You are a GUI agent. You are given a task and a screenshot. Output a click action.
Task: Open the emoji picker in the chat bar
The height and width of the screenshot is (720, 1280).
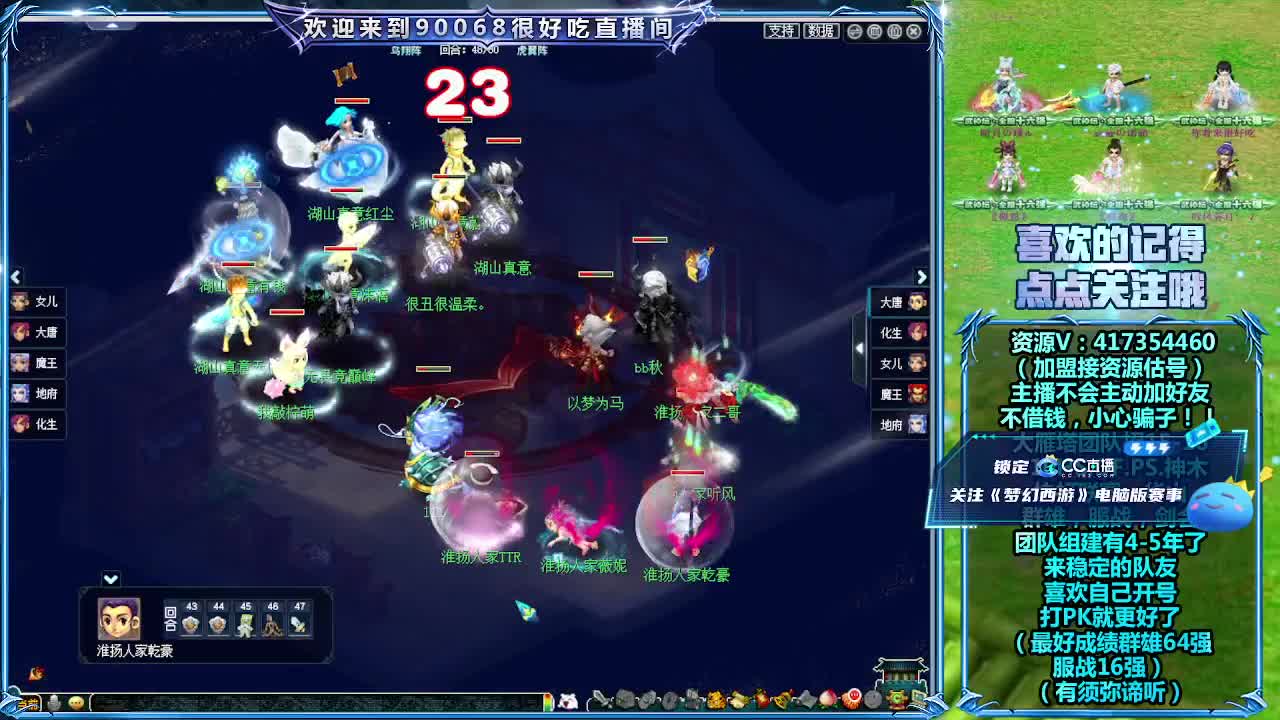[76, 703]
